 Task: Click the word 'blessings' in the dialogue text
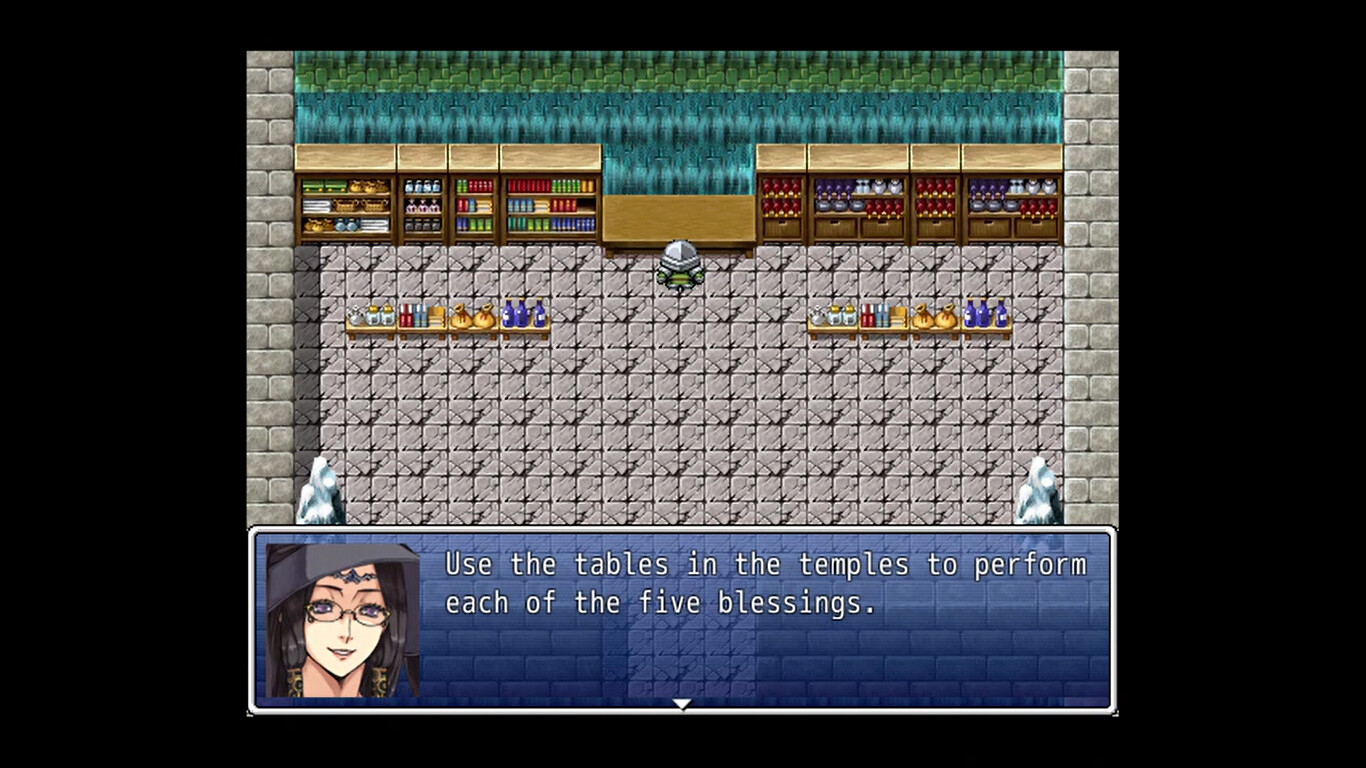[790, 602]
